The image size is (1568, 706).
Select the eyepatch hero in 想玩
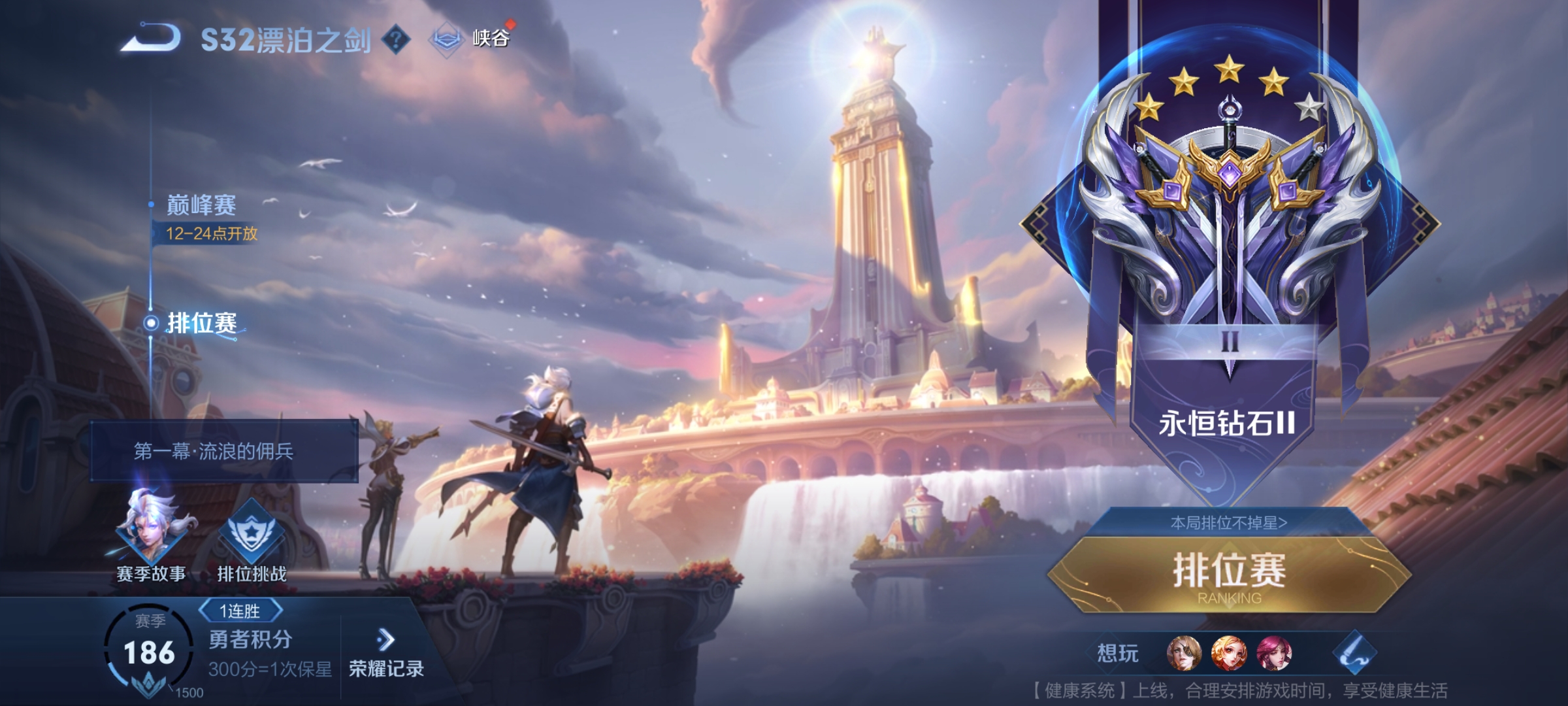(x=1184, y=653)
